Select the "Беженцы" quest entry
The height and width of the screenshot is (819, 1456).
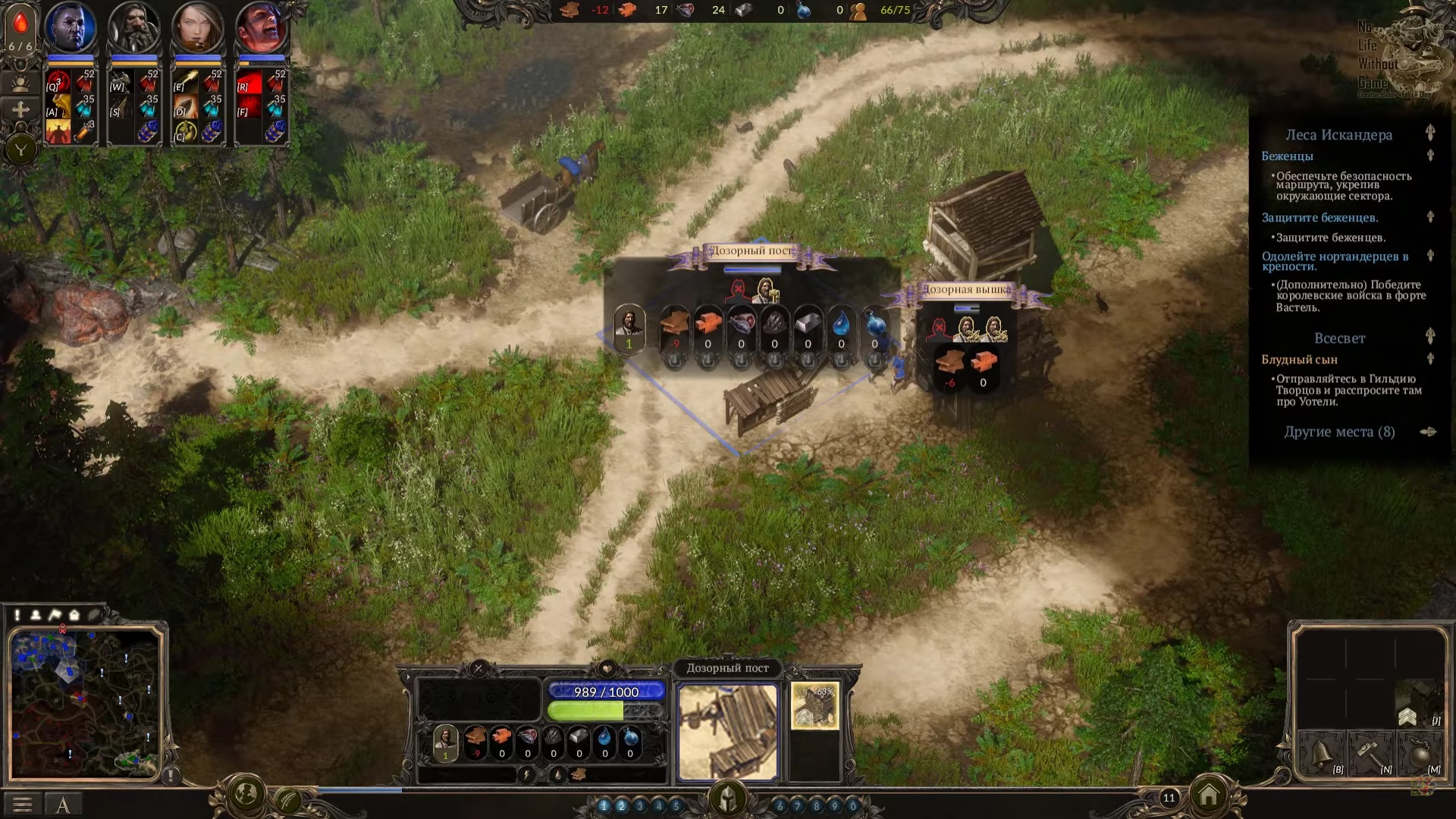1287,155
